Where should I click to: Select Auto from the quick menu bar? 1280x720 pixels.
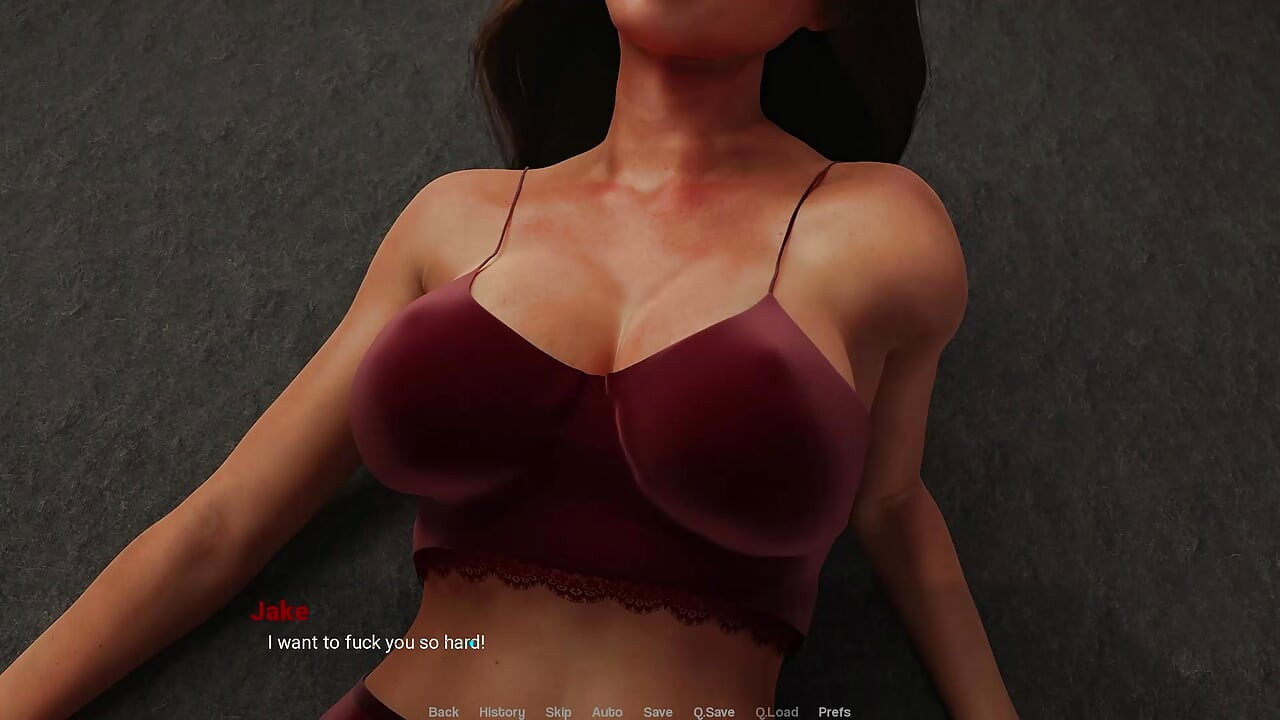607,711
